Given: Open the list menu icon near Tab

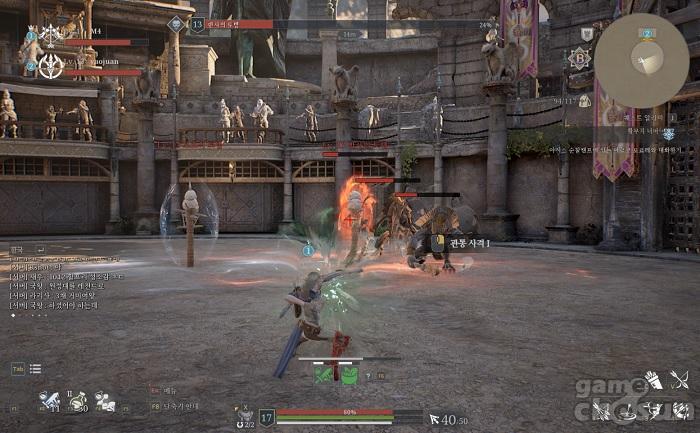Looking at the screenshot, I should click(35, 369).
